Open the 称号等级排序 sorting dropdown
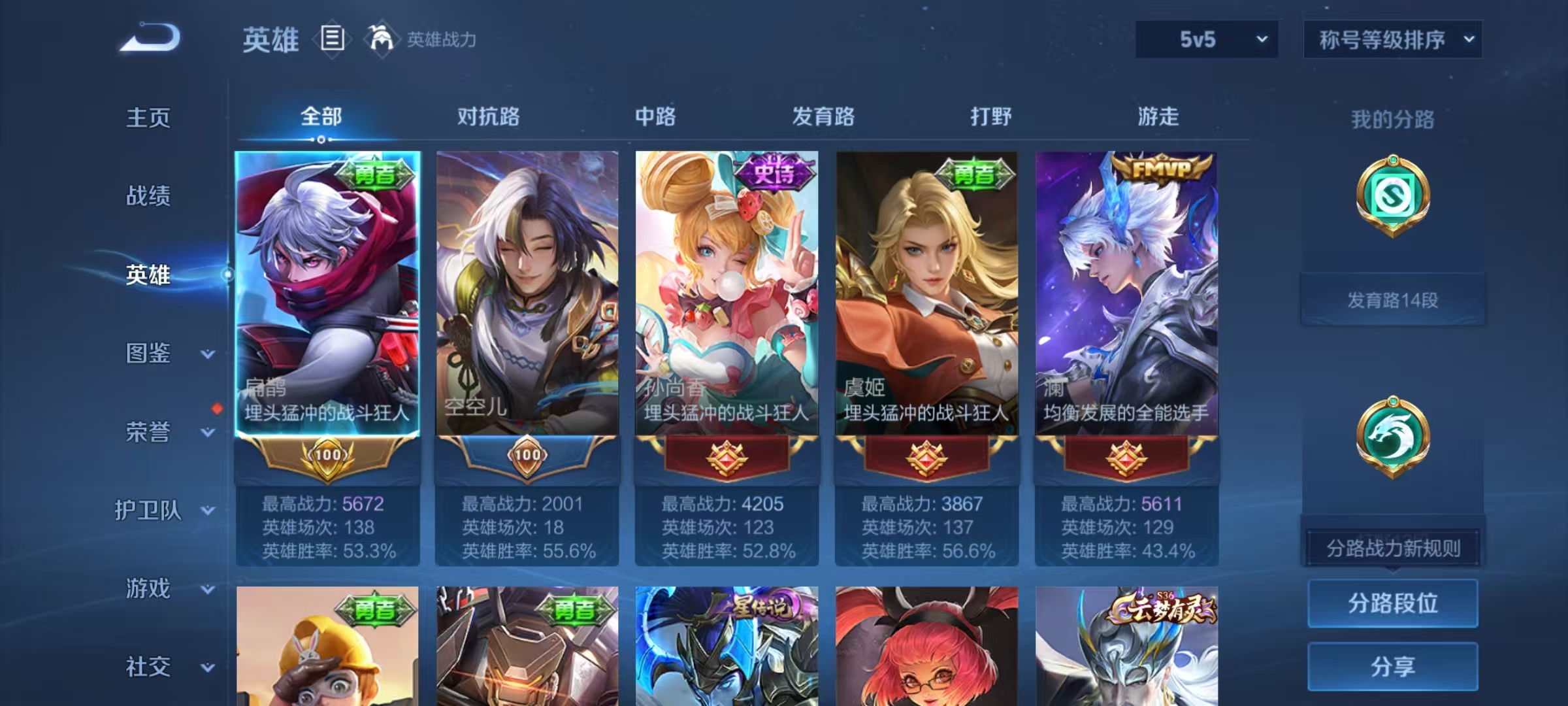The height and width of the screenshot is (706, 1568). point(1393,39)
